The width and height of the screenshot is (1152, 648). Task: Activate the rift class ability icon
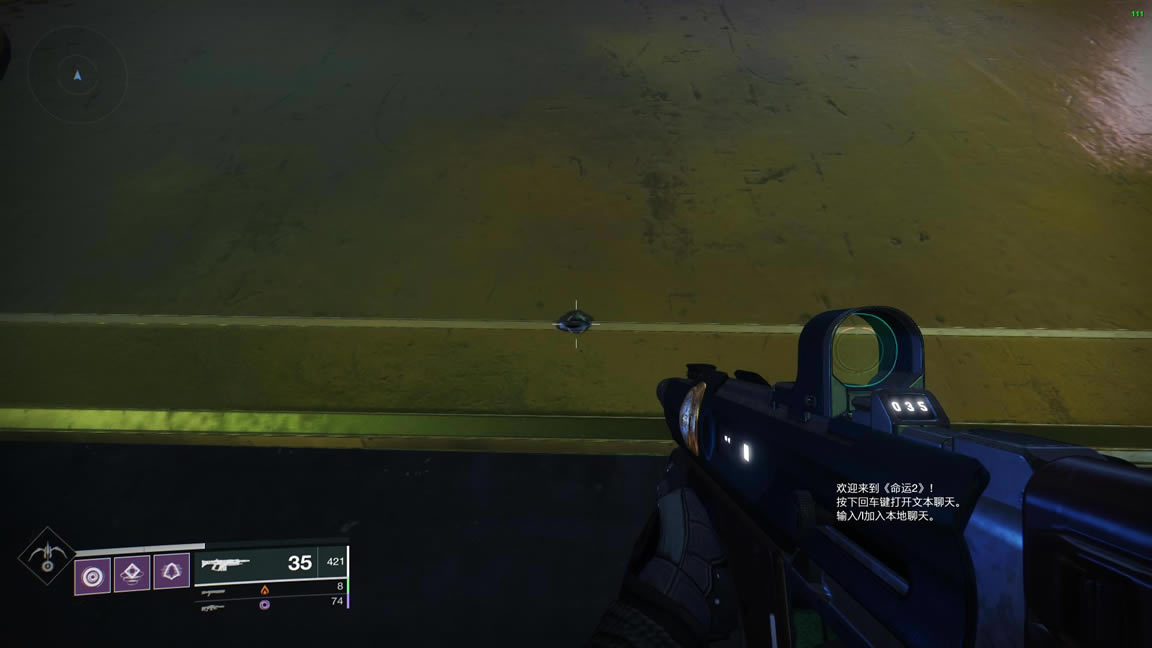(132, 574)
